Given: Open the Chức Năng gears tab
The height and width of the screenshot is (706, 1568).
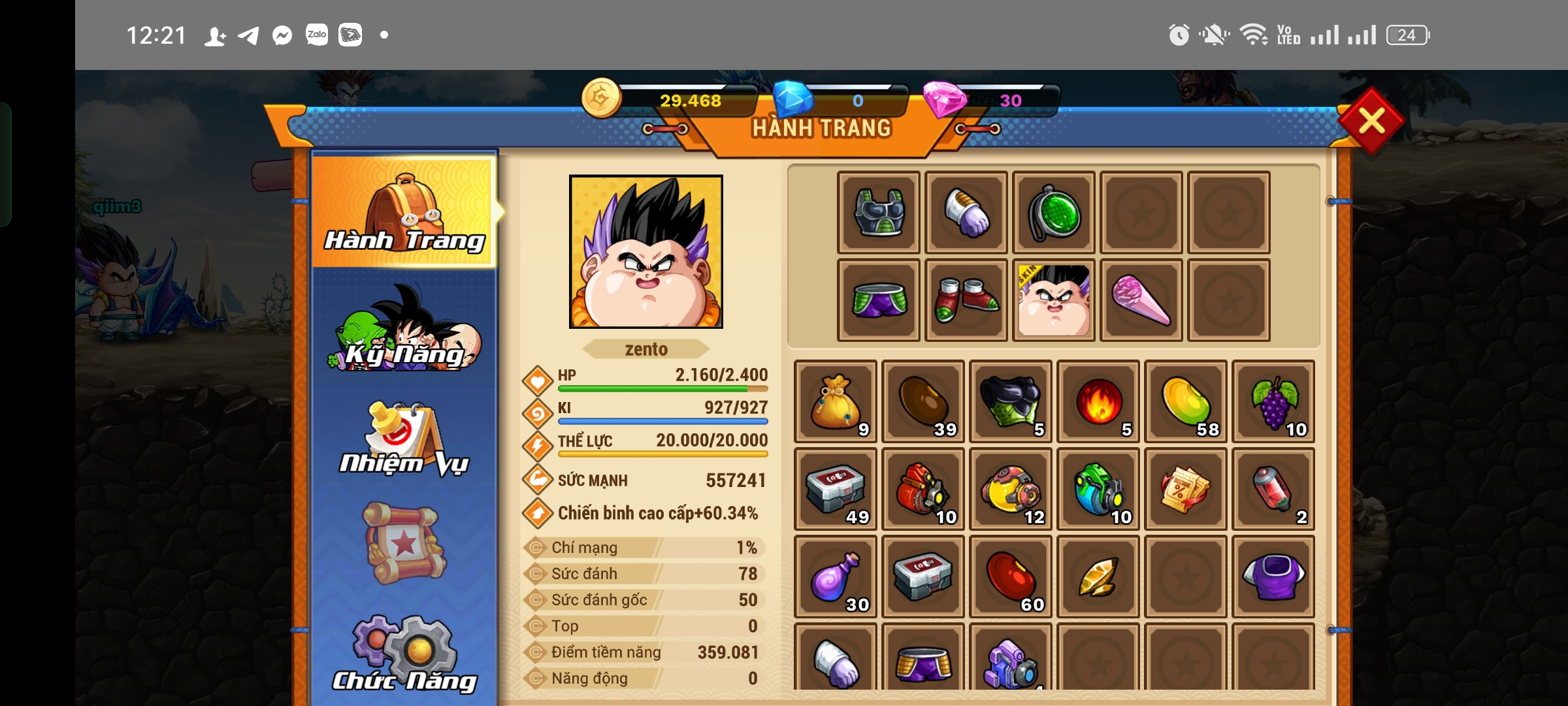Looking at the screenshot, I should click(405, 655).
